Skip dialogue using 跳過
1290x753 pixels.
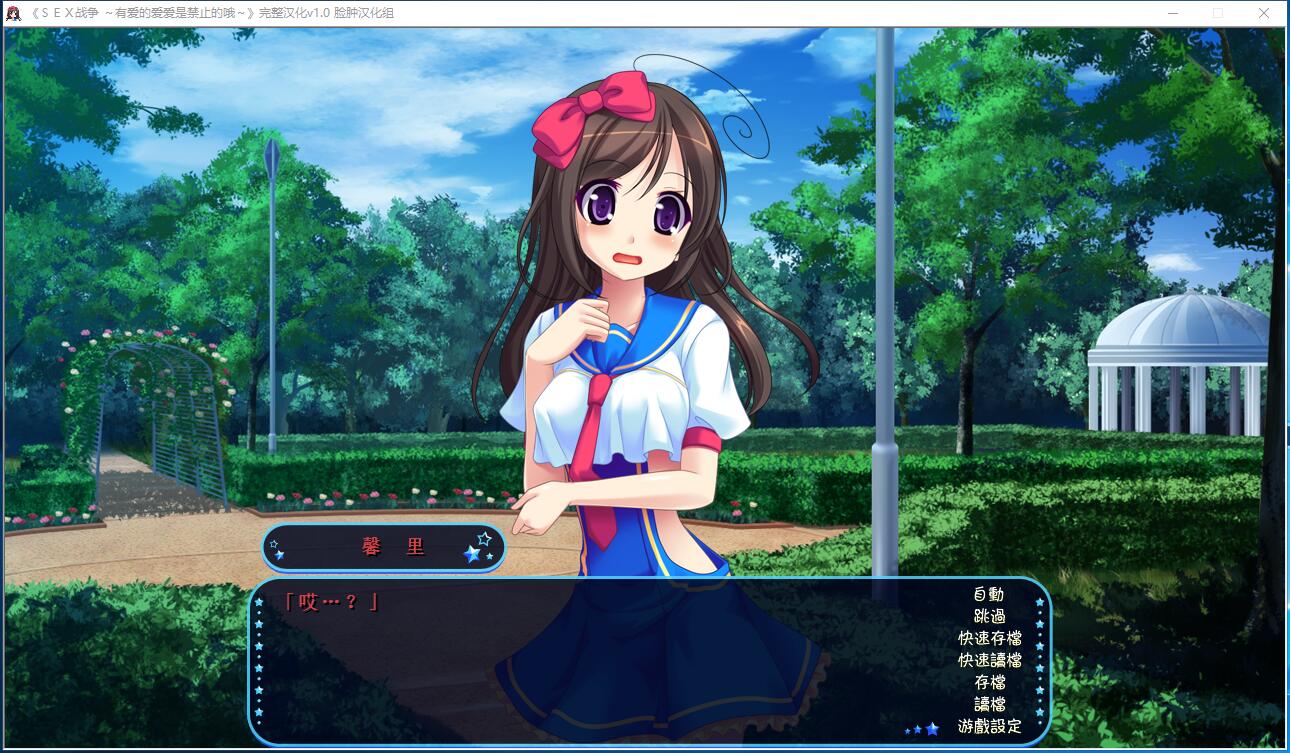click(988, 616)
